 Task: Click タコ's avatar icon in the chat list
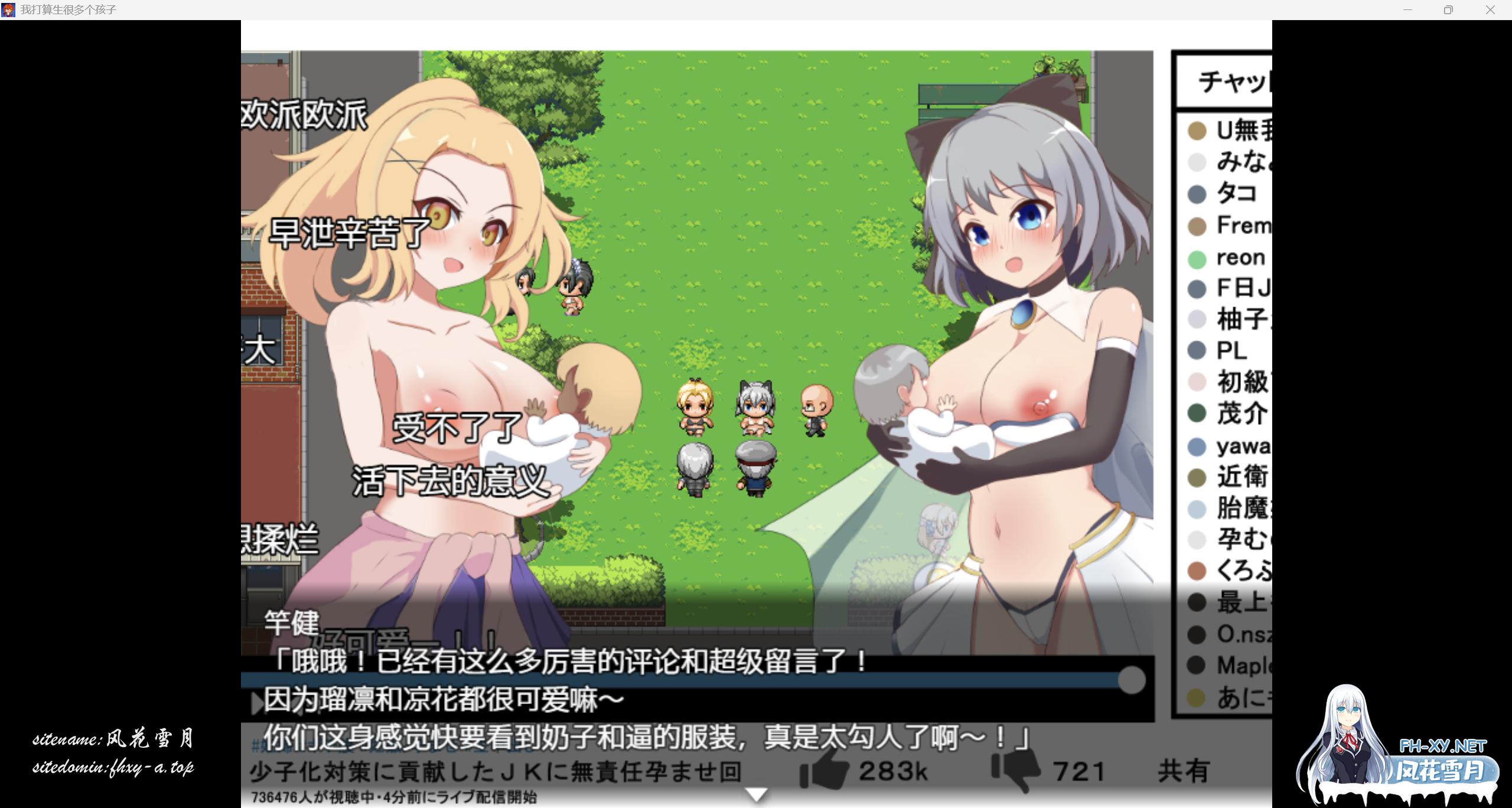point(1196,194)
